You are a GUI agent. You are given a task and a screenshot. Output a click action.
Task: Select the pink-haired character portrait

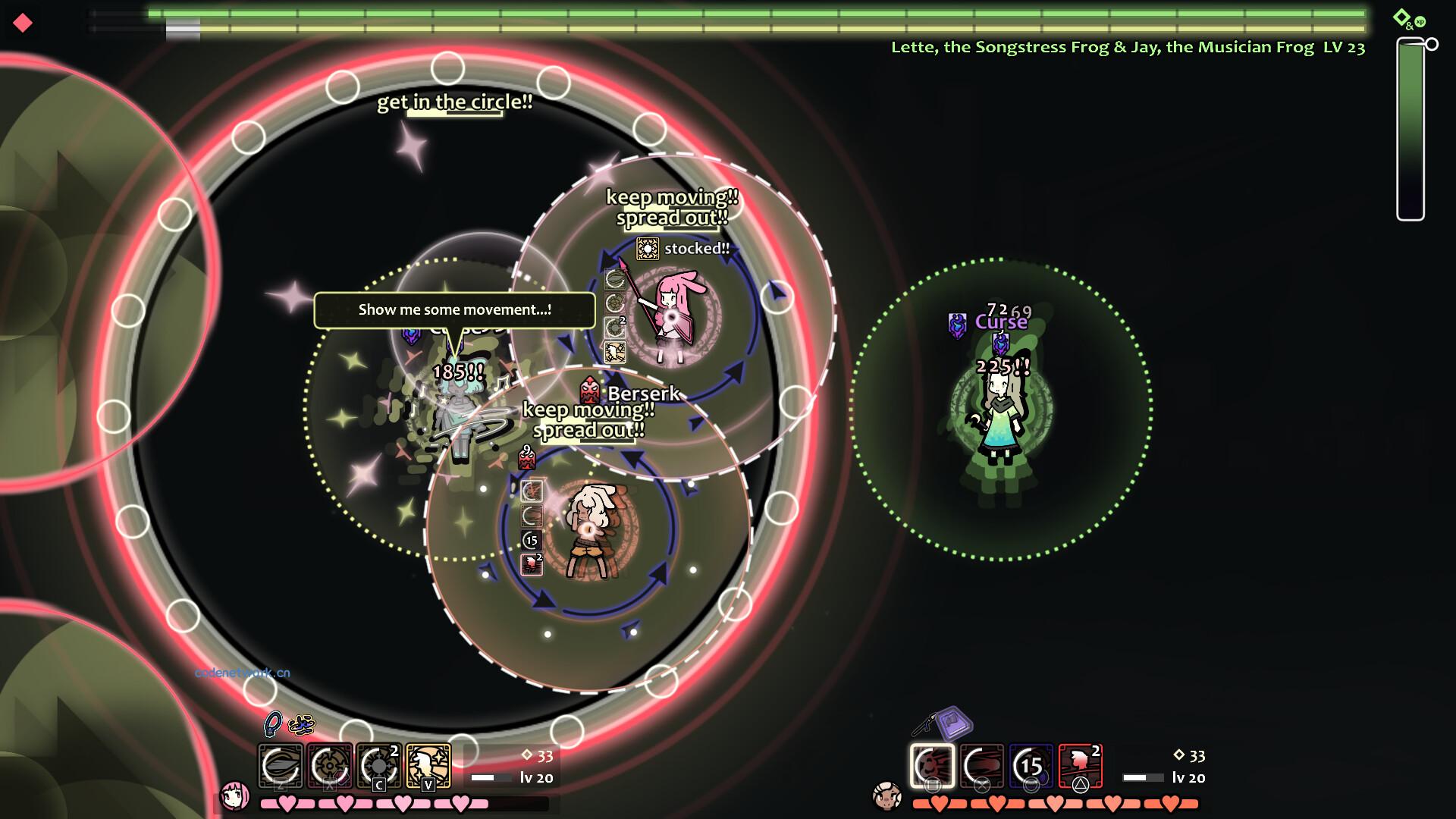tap(234, 796)
